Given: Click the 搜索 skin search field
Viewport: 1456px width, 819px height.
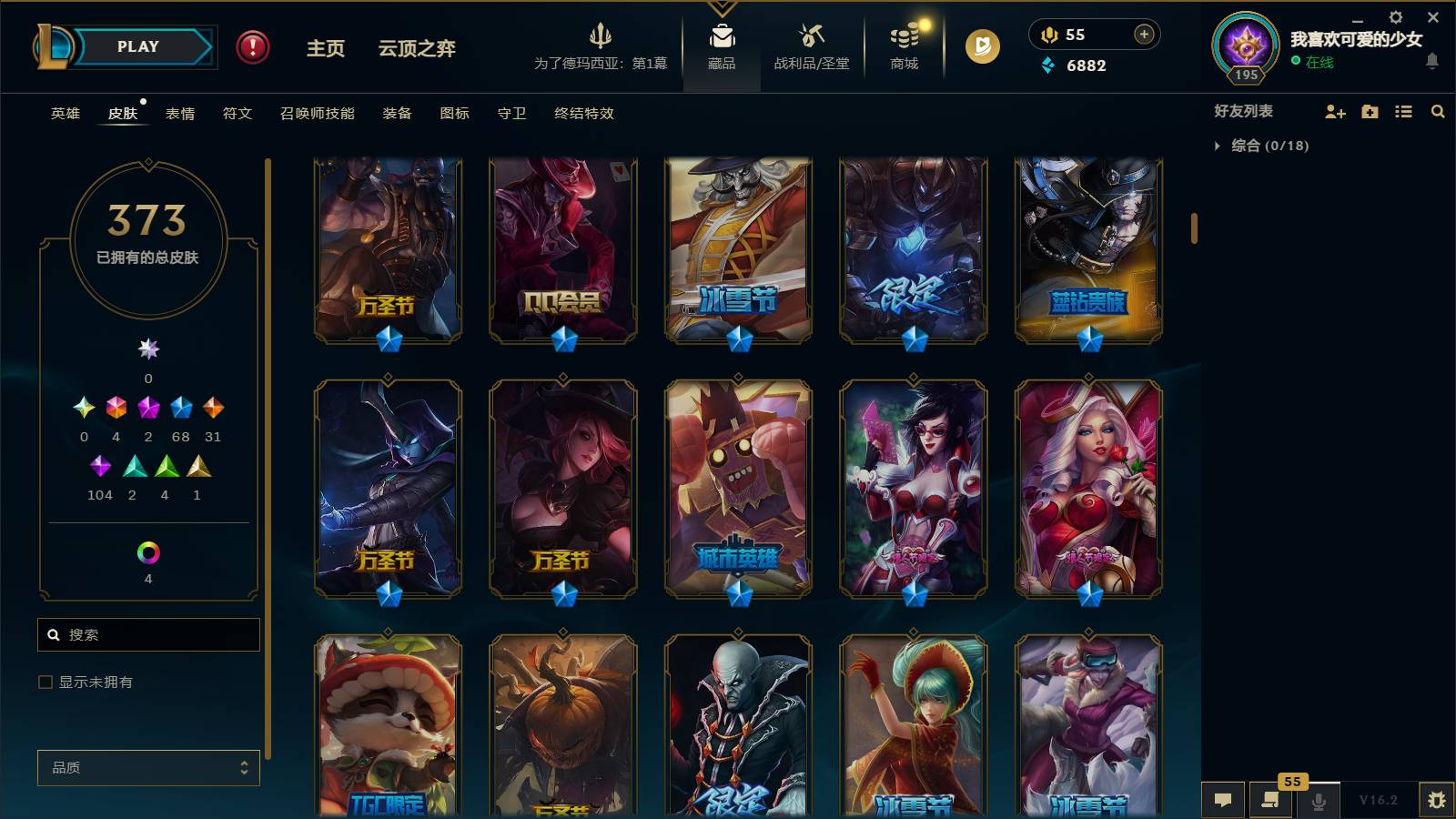Looking at the screenshot, I should click(x=147, y=634).
